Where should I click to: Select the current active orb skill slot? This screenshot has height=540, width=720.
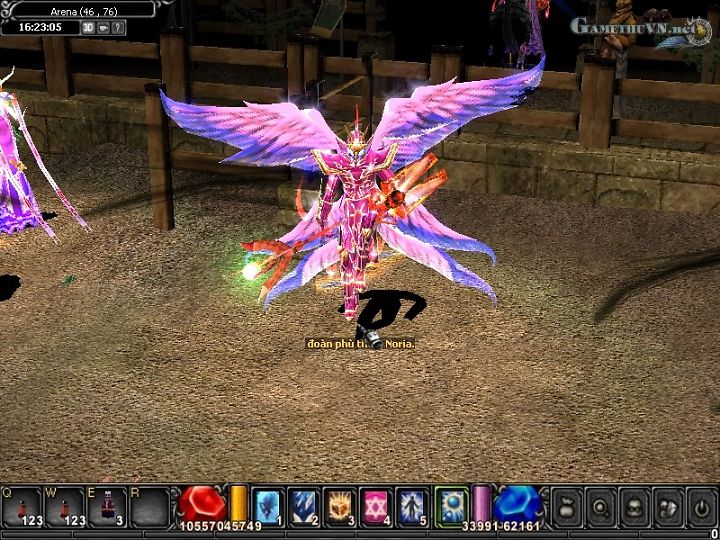coord(449,505)
